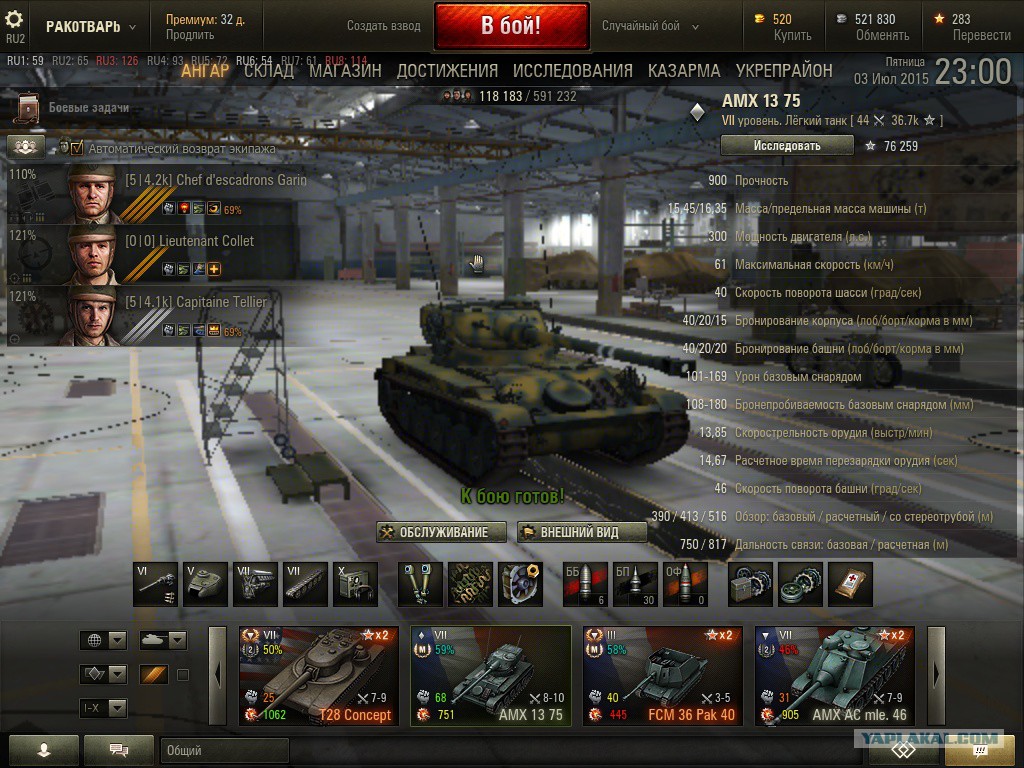Select the T28 Concept tank card
The height and width of the screenshot is (768, 1024).
click(319, 676)
